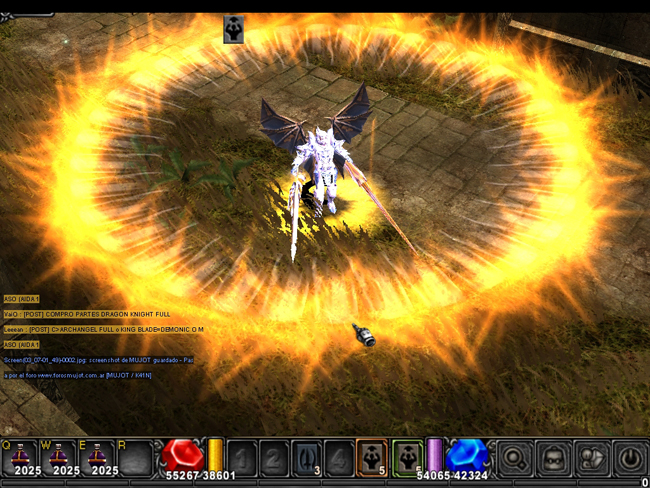Screen dimensions: 650x488
Task: Select the empty R item slot
Action: click(135, 458)
